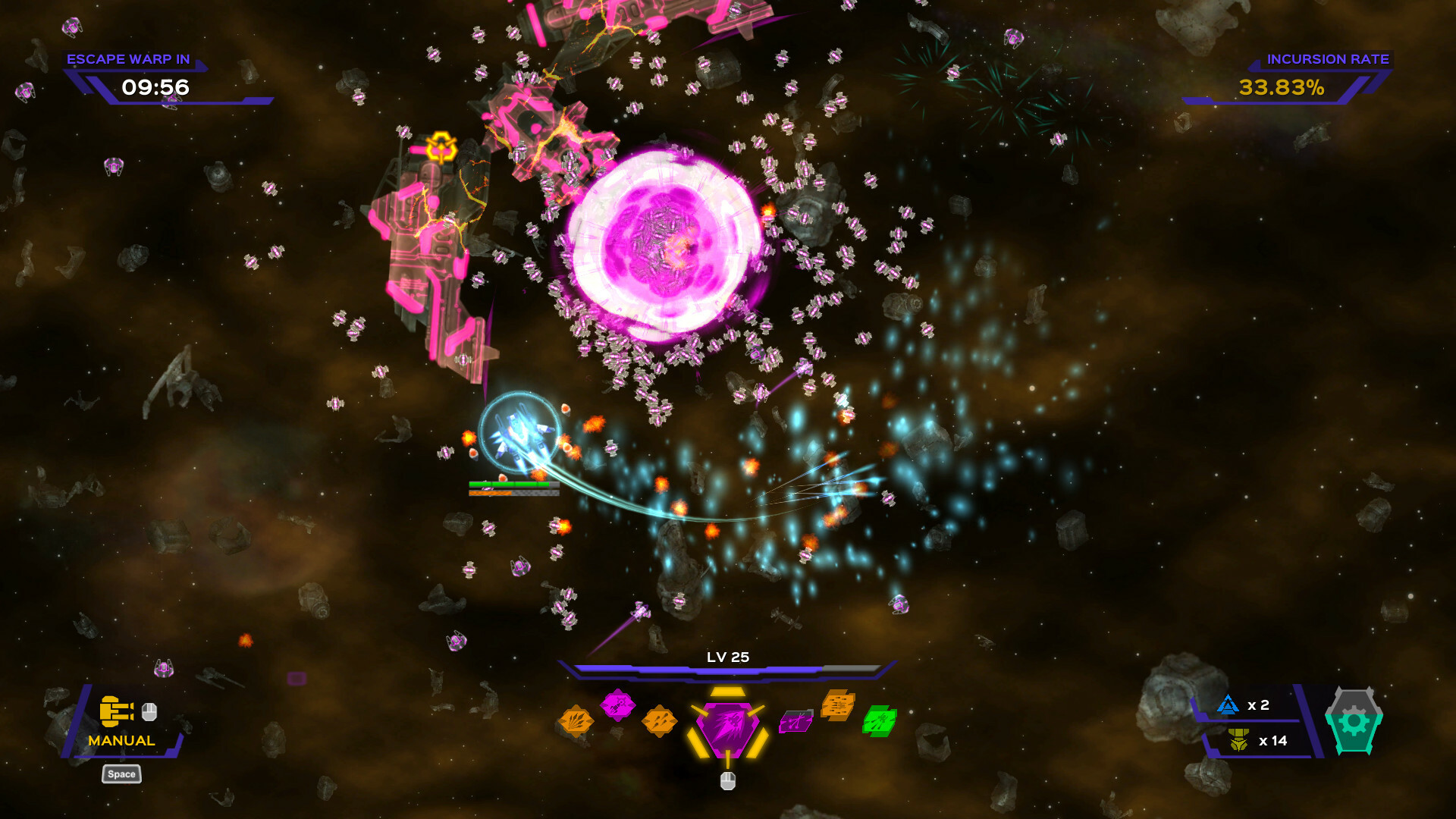Click the ESCAPE WARP IN header label
Screen dimensions: 1456x819
coord(130,58)
